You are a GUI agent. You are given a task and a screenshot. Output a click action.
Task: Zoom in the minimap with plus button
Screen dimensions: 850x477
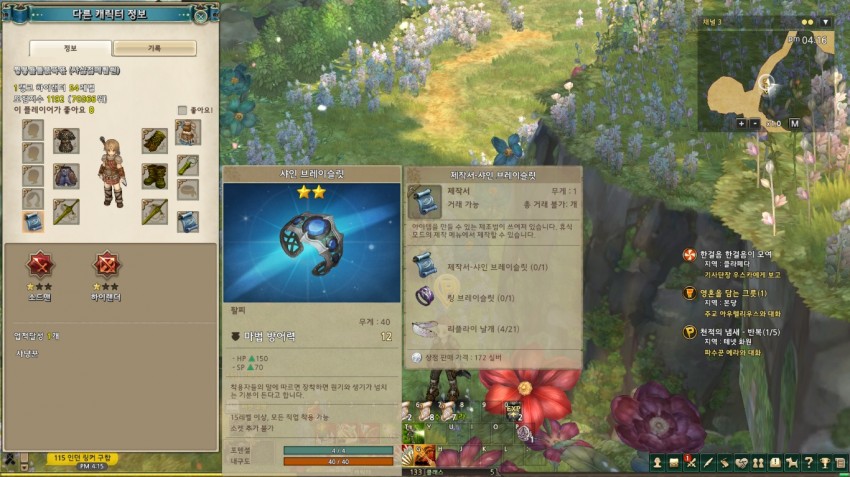pyautogui.click(x=741, y=123)
